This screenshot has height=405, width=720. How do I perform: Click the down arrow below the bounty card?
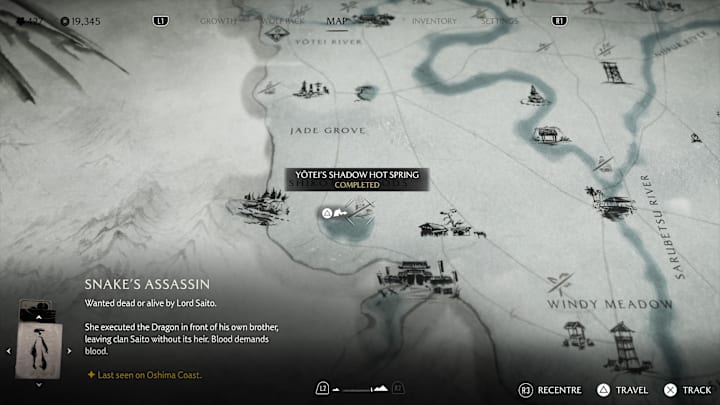(39, 383)
